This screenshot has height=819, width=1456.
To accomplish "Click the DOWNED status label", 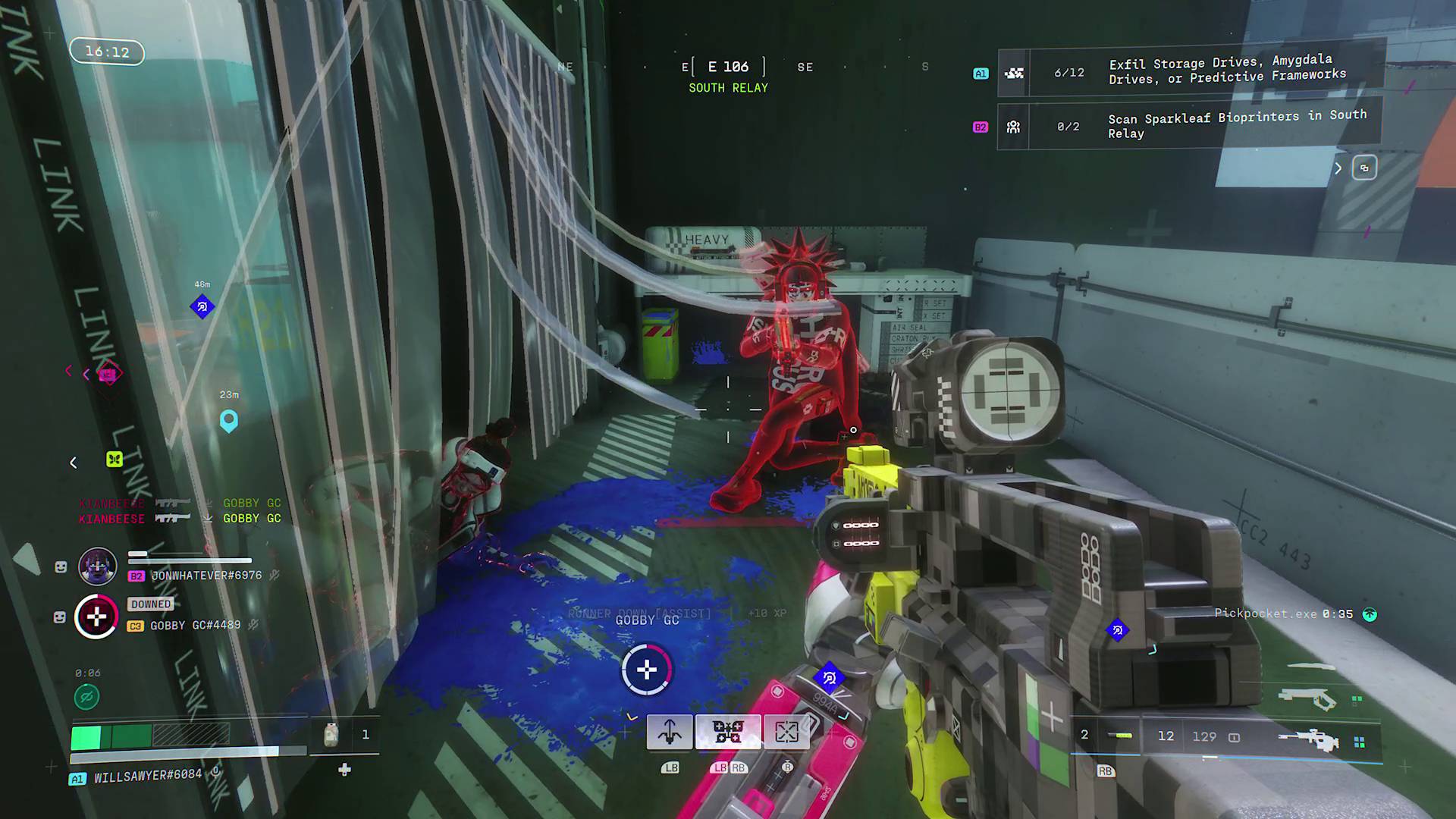I will tap(150, 604).
